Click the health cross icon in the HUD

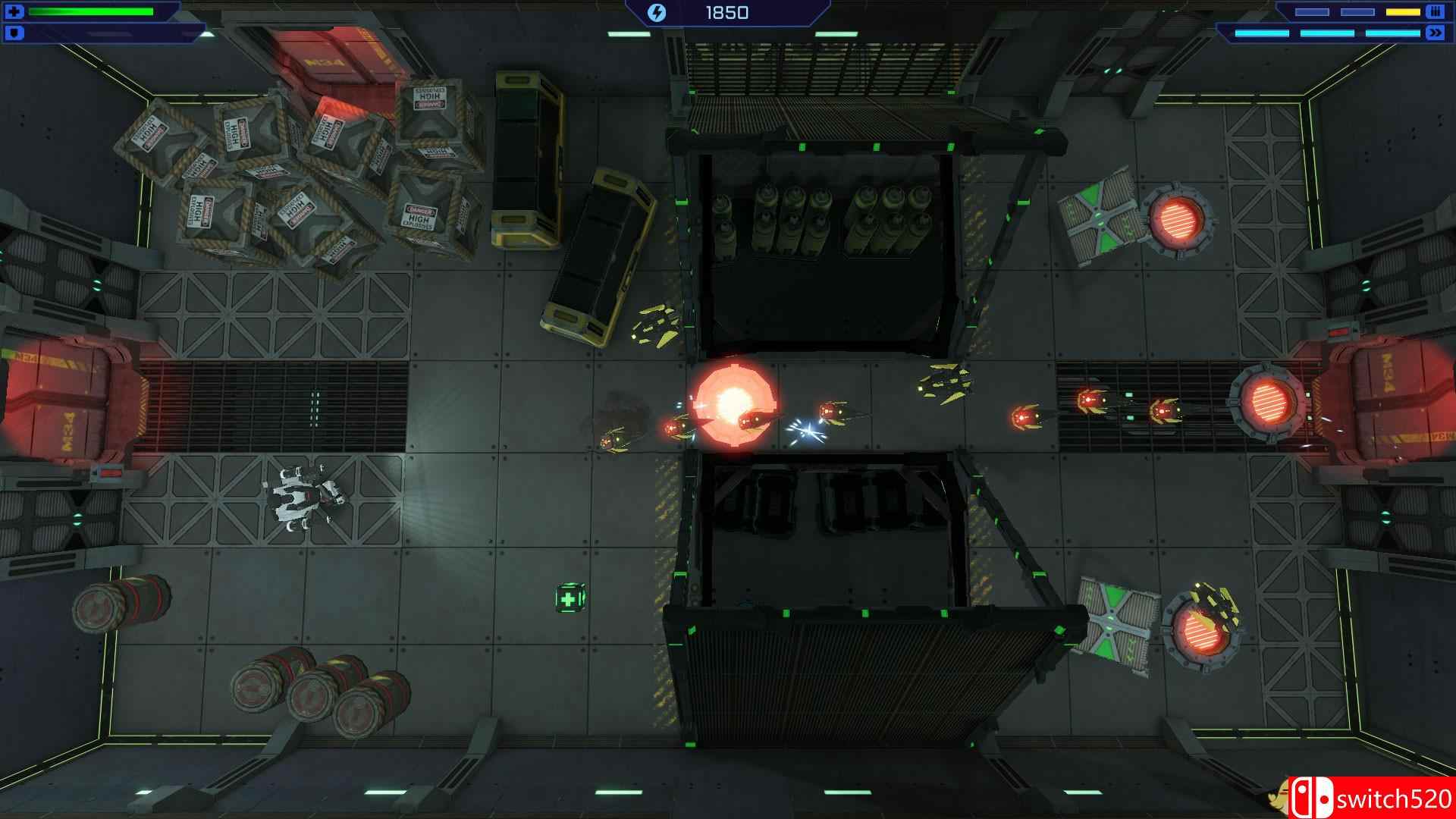coord(13,11)
